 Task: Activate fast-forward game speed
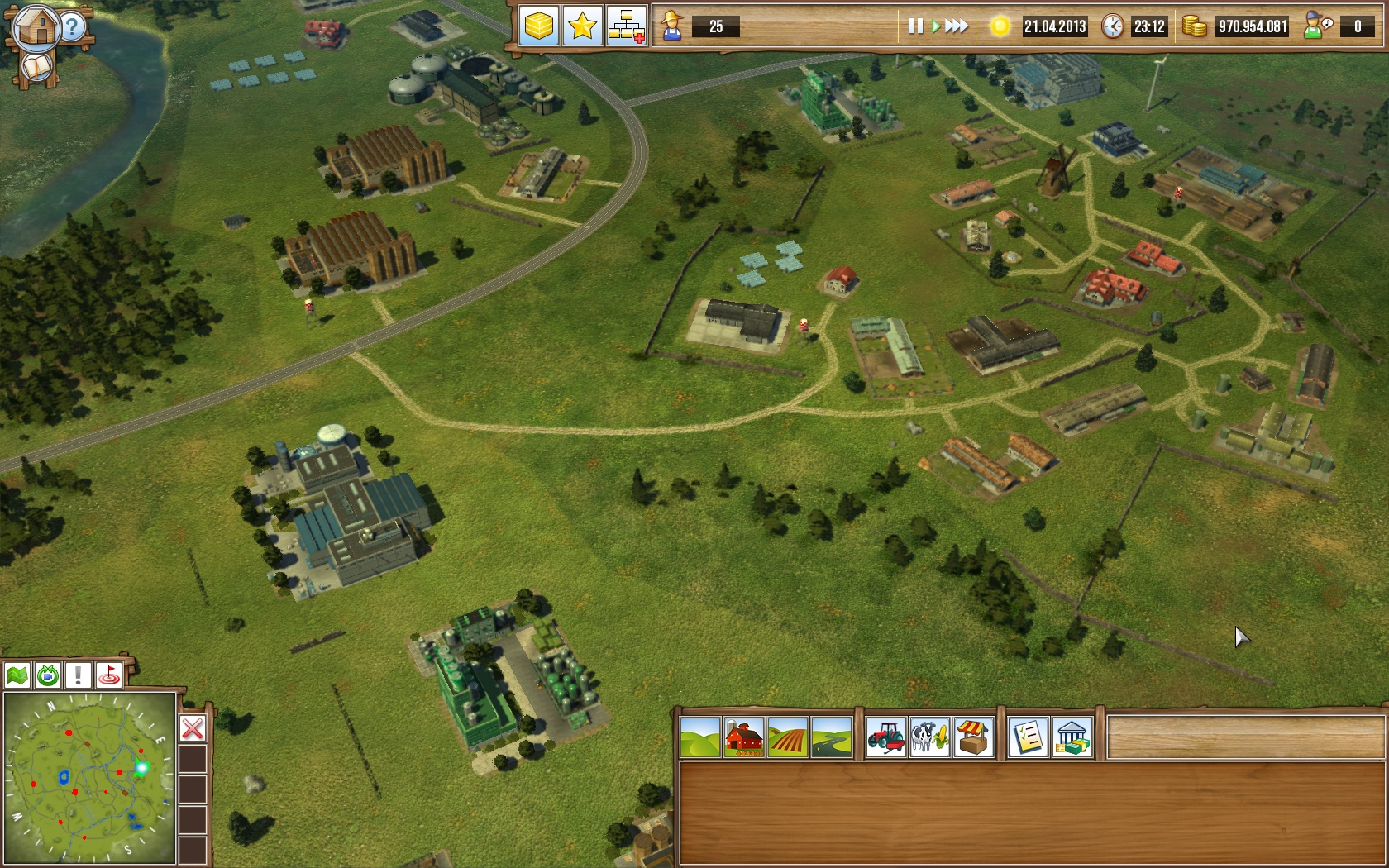(957, 26)
